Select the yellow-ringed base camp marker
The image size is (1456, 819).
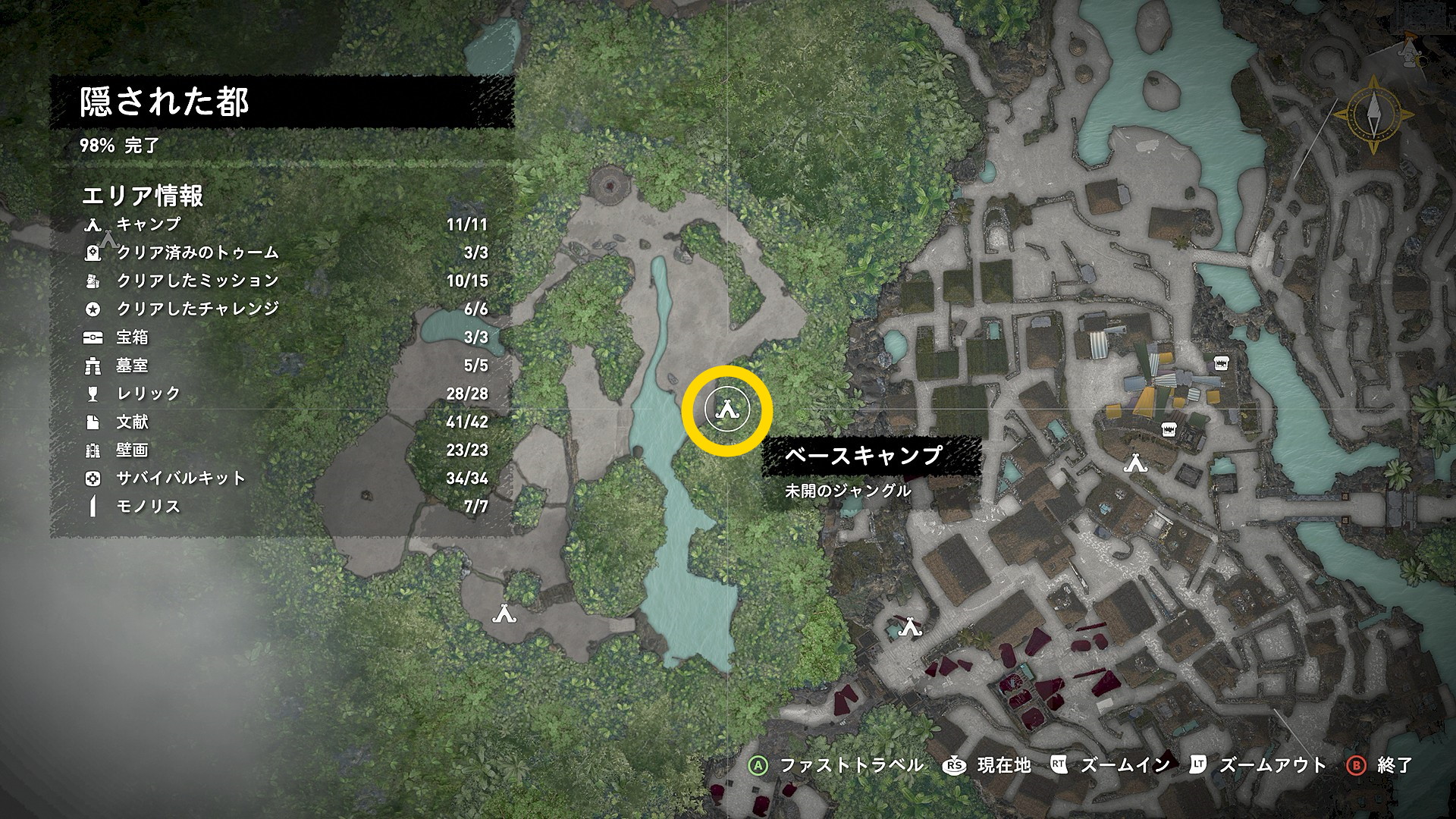tap(727, 410)
